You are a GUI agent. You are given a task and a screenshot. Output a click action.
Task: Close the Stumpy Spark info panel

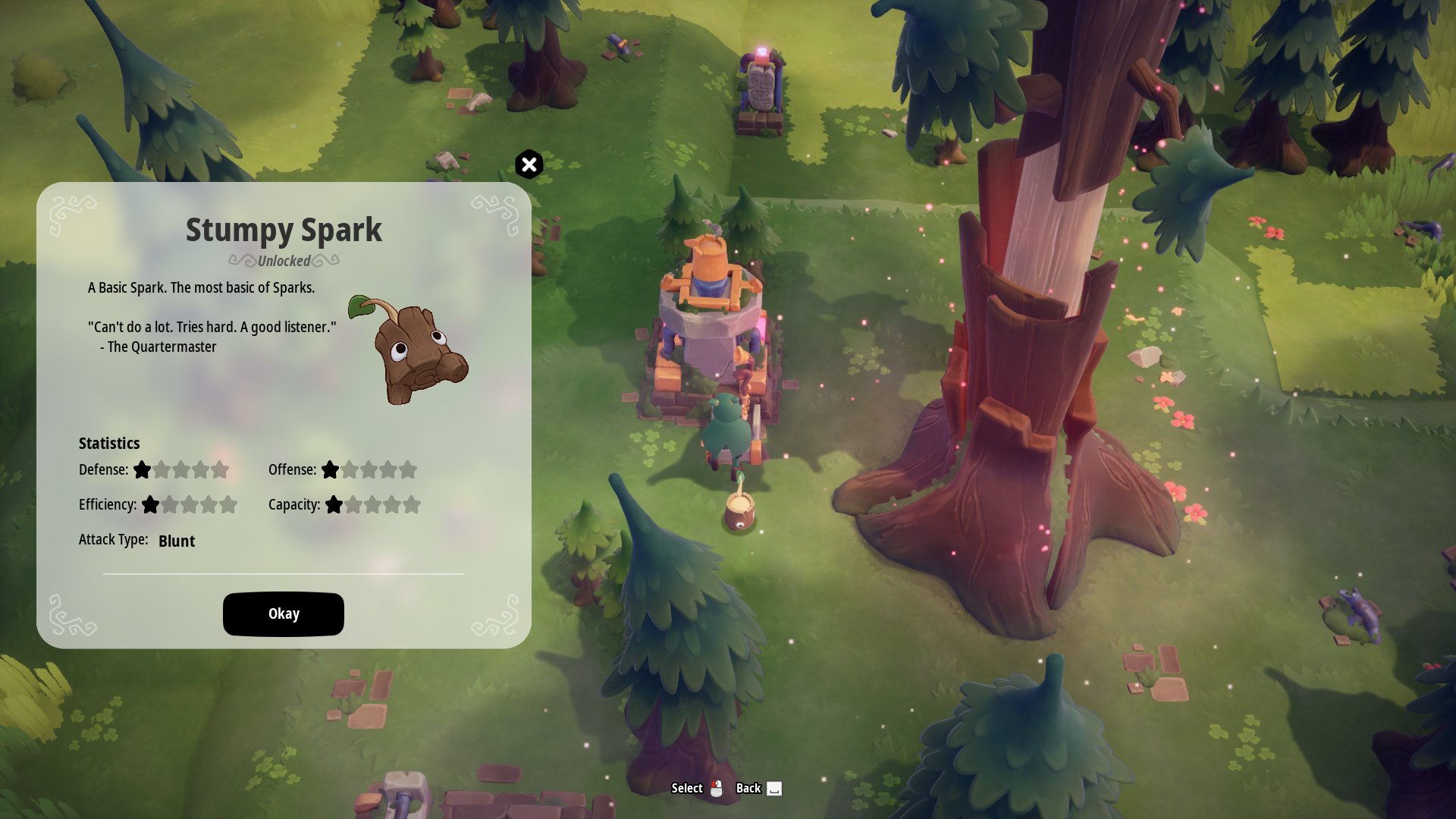tap(529, 165)
